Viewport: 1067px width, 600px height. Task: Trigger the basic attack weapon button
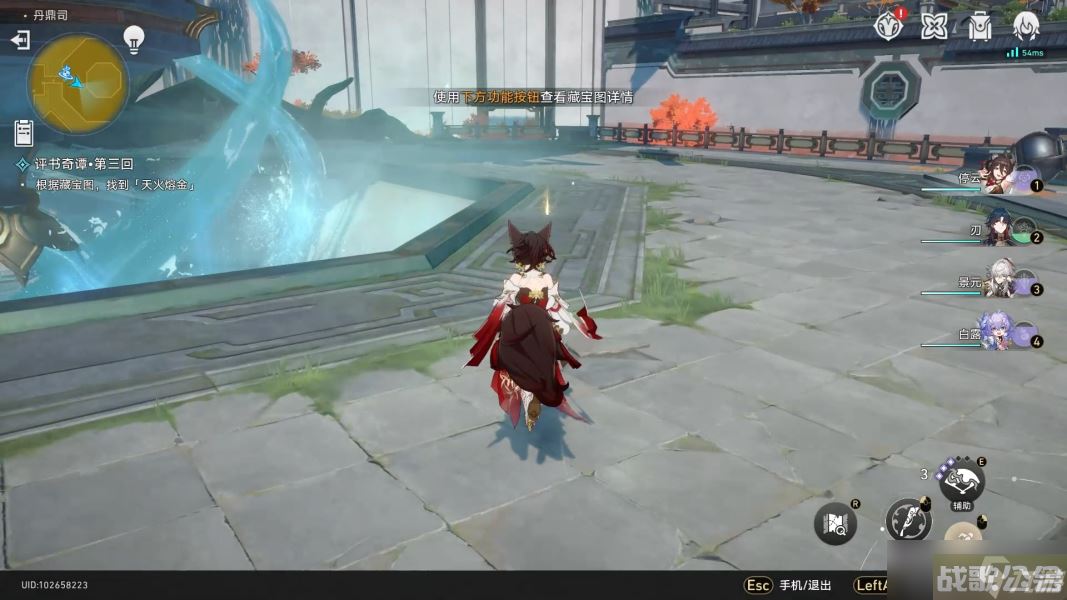(908, 520)
